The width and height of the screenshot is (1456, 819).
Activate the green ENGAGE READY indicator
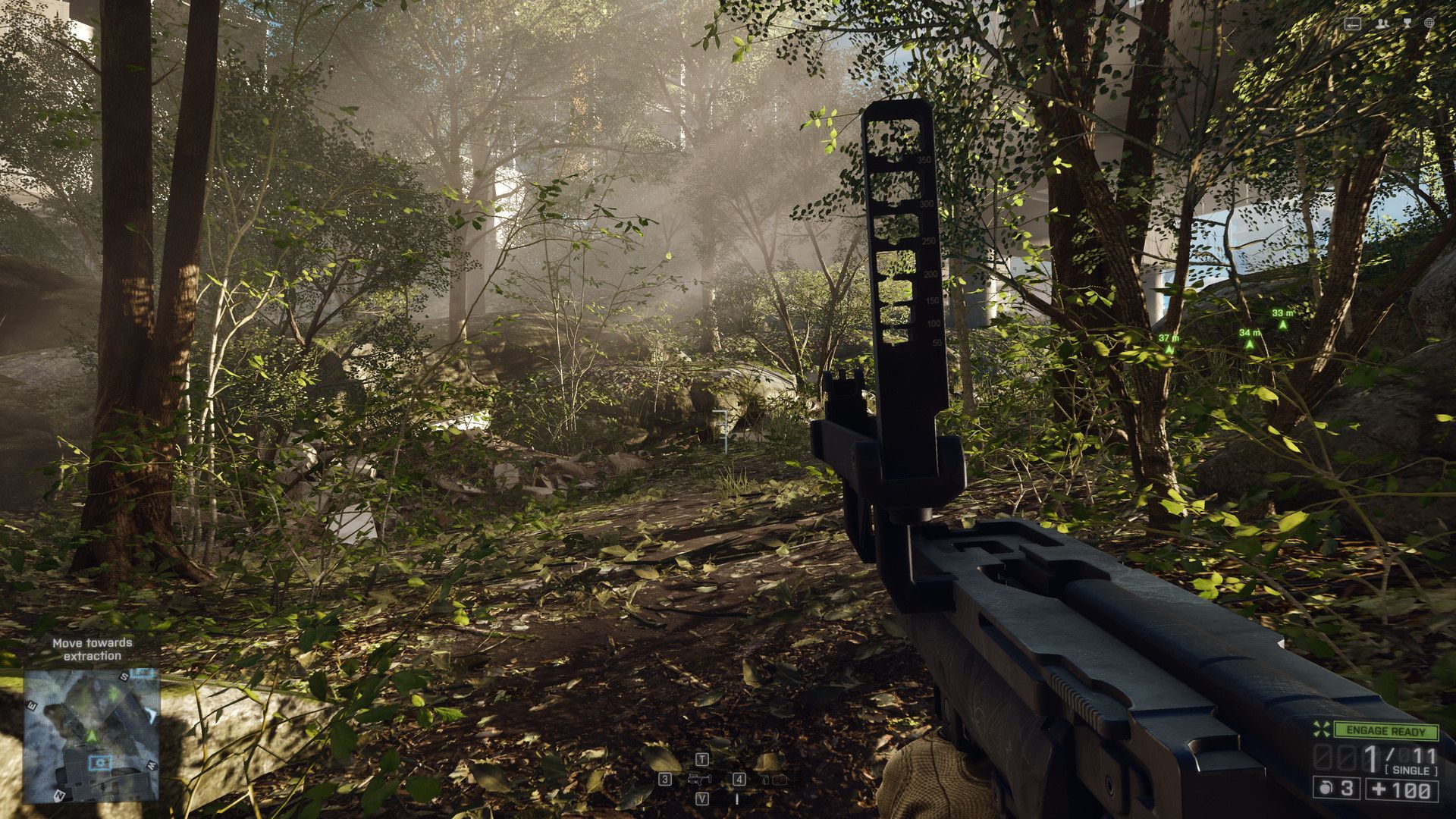1385,731
